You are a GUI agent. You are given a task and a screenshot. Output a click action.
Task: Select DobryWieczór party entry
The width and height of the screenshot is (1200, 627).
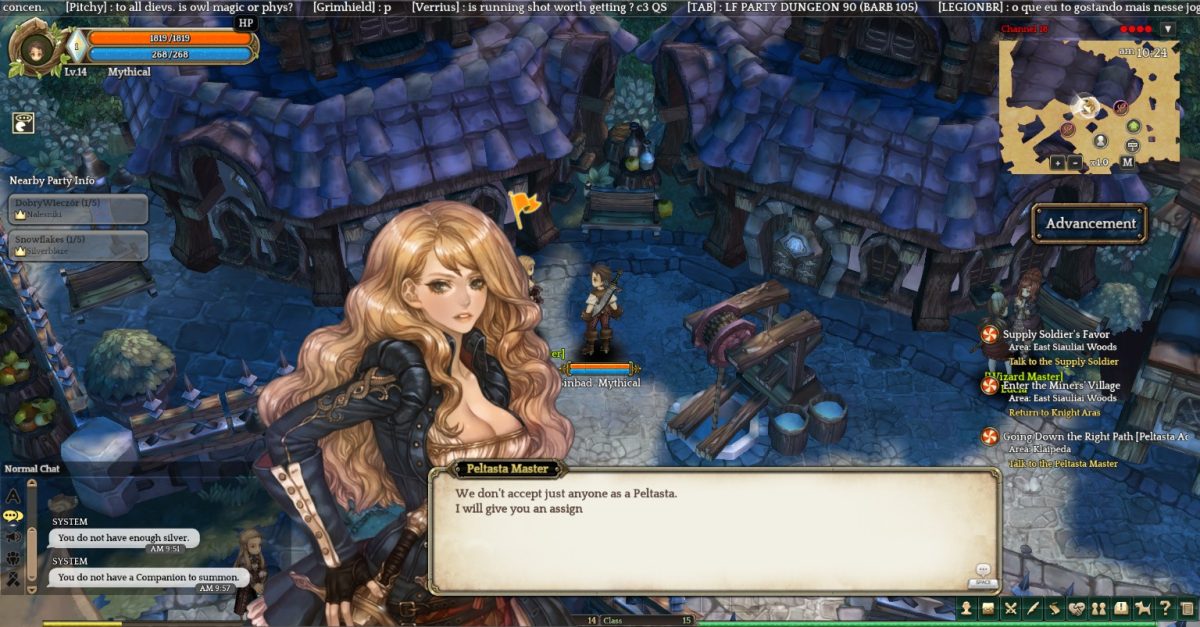pos(79,208)
